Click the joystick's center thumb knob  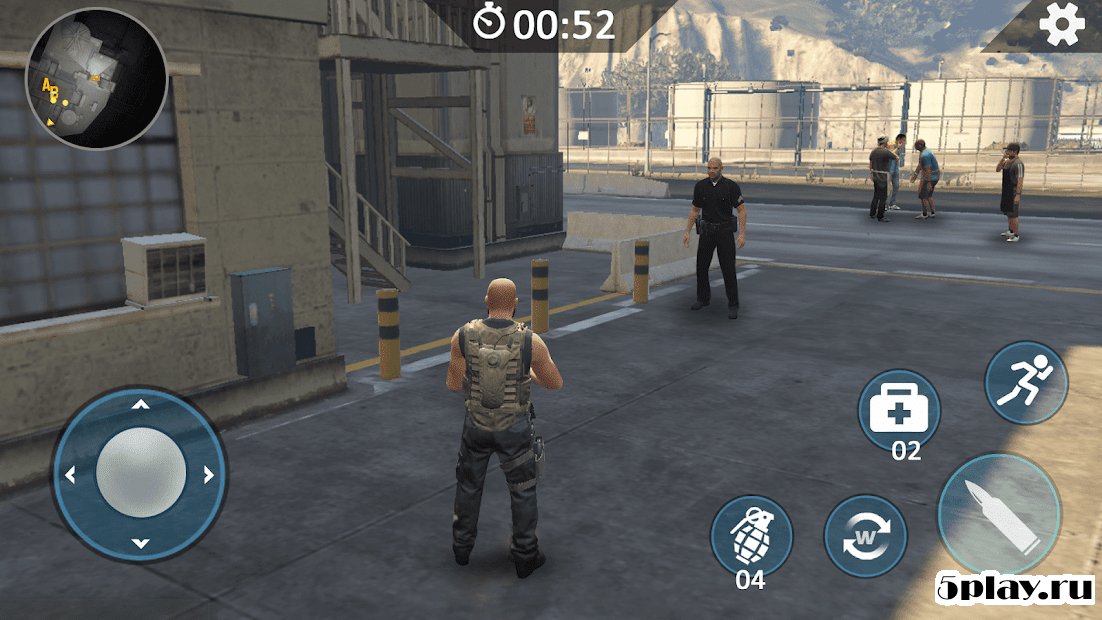(141, 473)
